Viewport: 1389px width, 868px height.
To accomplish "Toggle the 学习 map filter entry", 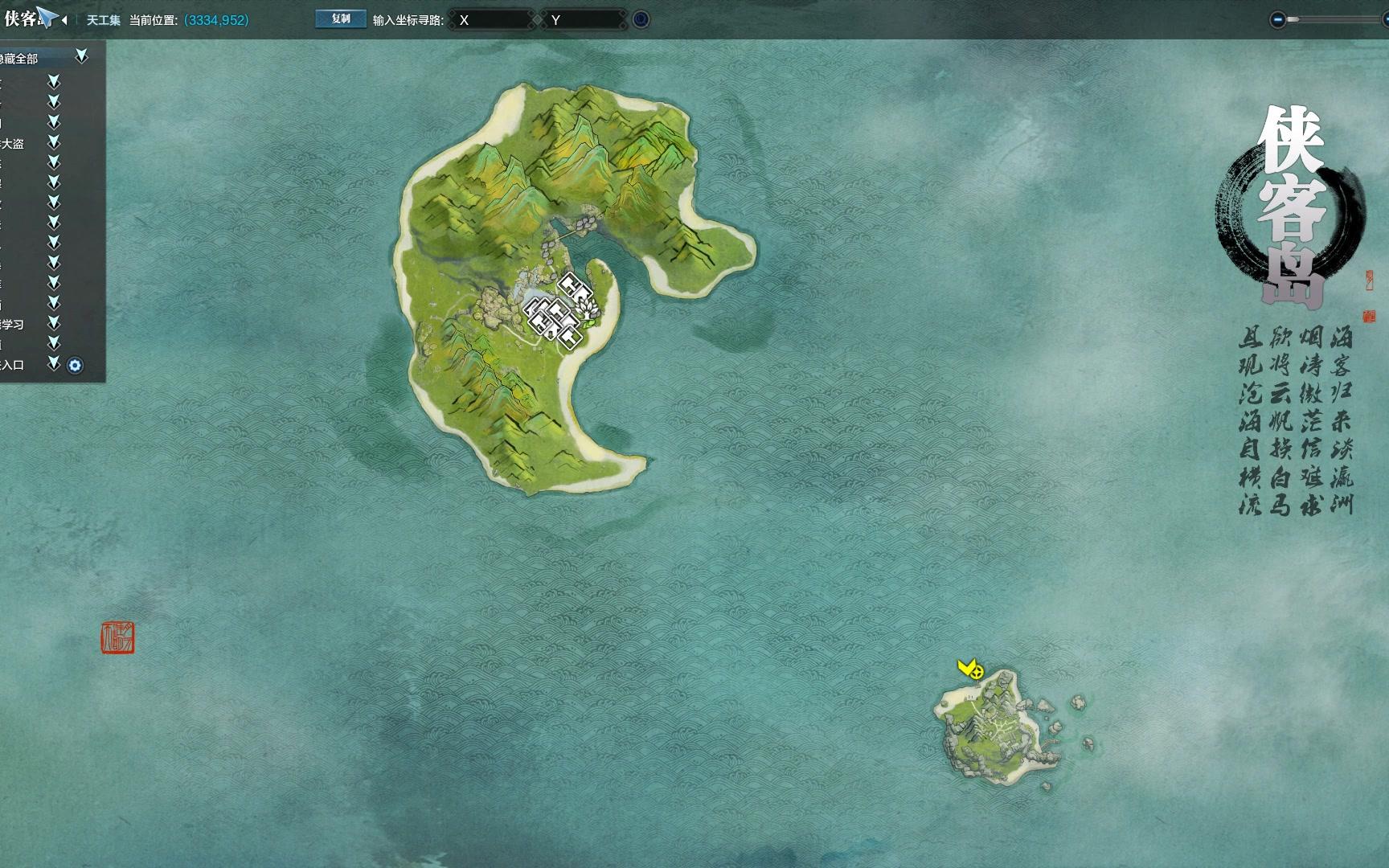I will coord(54,323).
